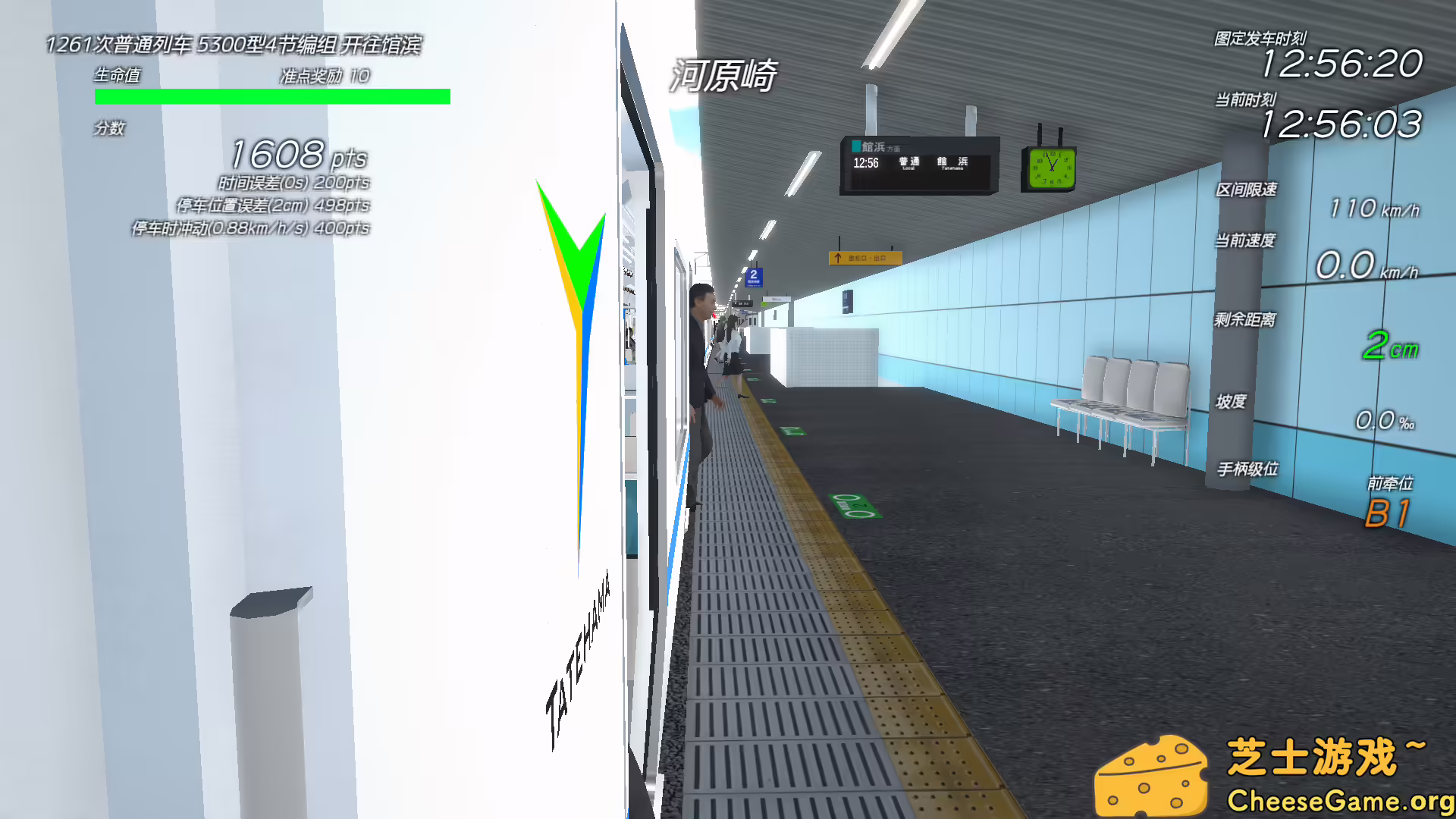Select the 河原崎 station name header

point(723,76)
